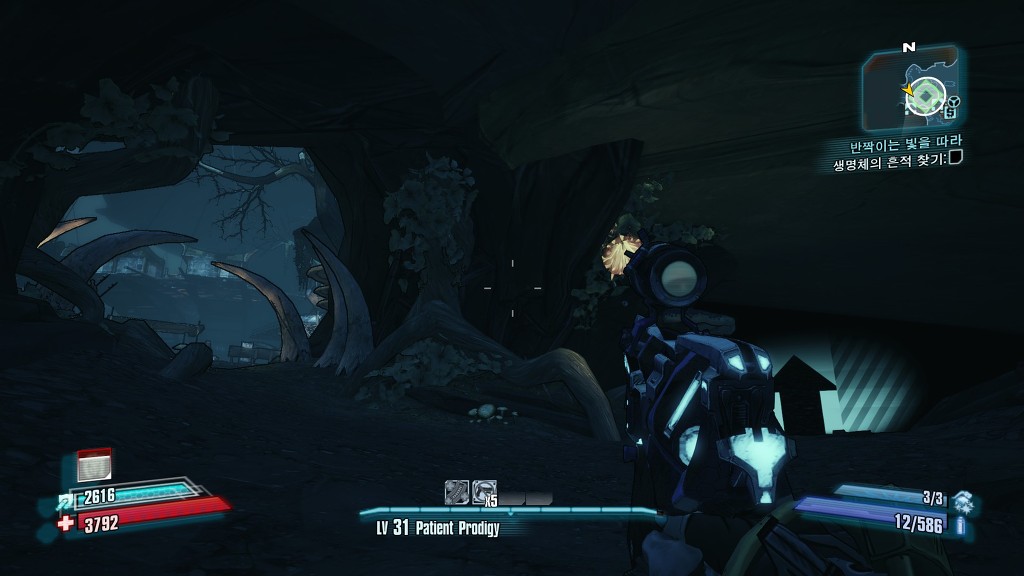Click the red cross health icon
Screen dimensions: 1024x576
point(66,522)
